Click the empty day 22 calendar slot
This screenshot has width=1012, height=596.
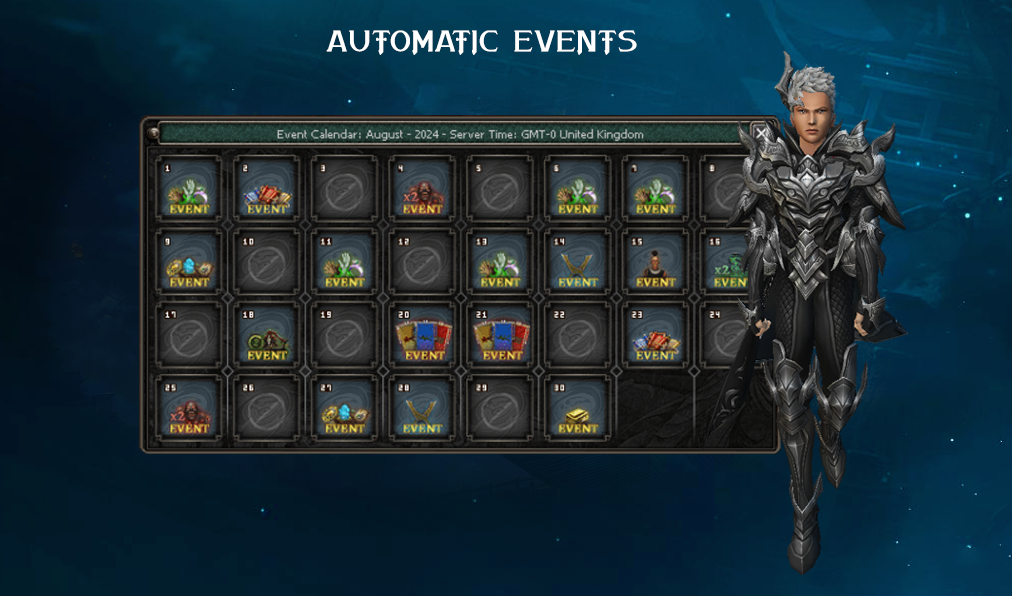[578, 336]
